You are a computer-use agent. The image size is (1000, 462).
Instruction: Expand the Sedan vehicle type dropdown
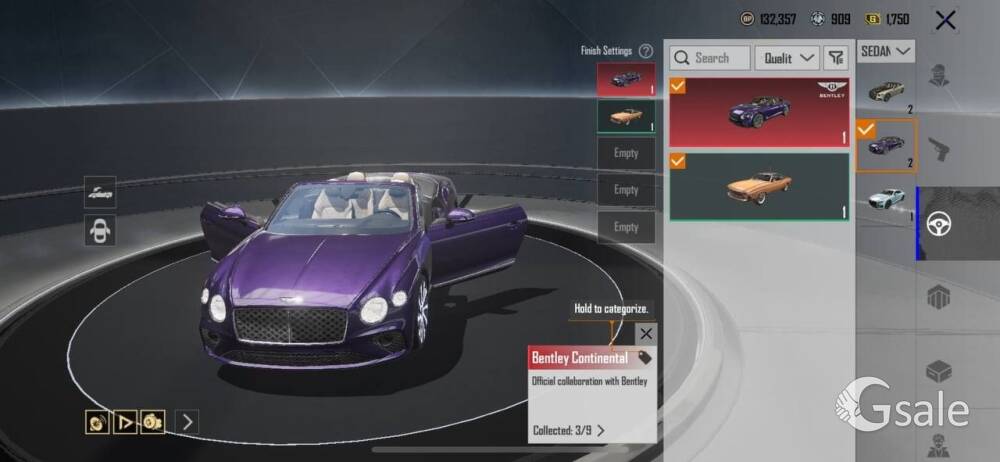click(886, 50)
